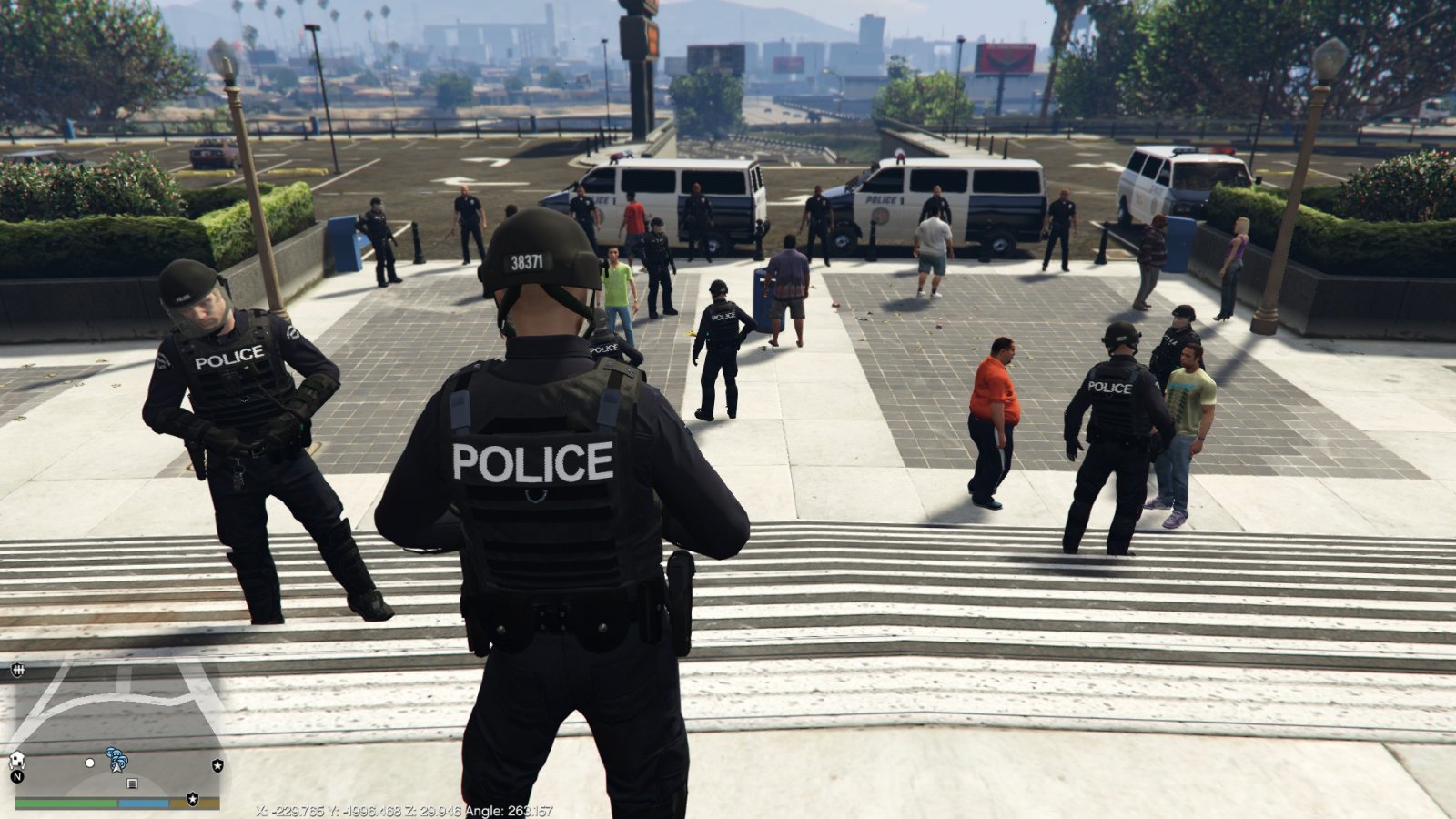Image resolution: width=1456 pixels, height=819 pixels.
Task: Click the blue armor segment of the status bar
Action: pyautogui.click(x=144, y=804)
